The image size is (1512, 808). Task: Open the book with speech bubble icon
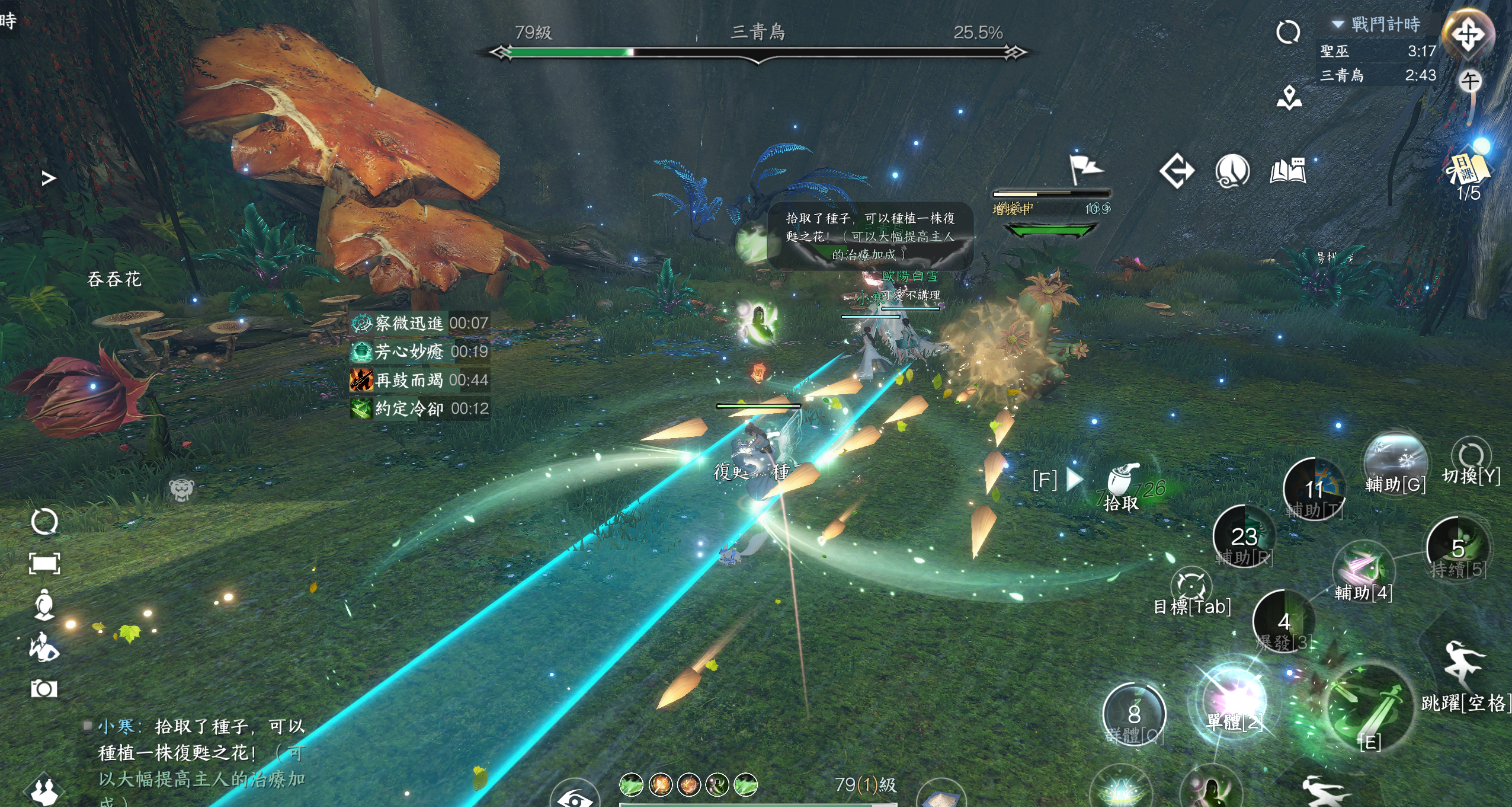1287,171
